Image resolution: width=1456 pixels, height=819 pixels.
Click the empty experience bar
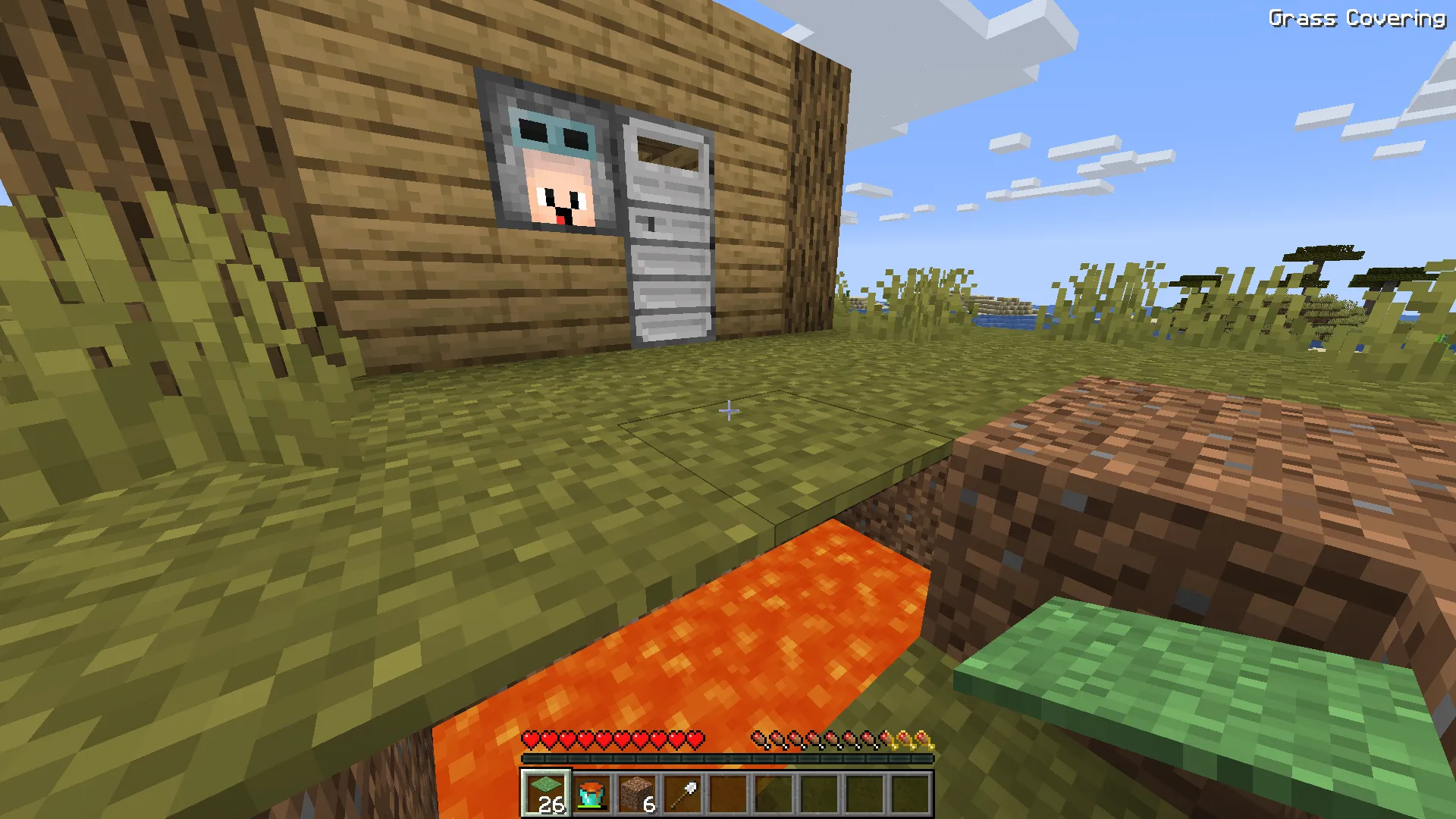726,758
